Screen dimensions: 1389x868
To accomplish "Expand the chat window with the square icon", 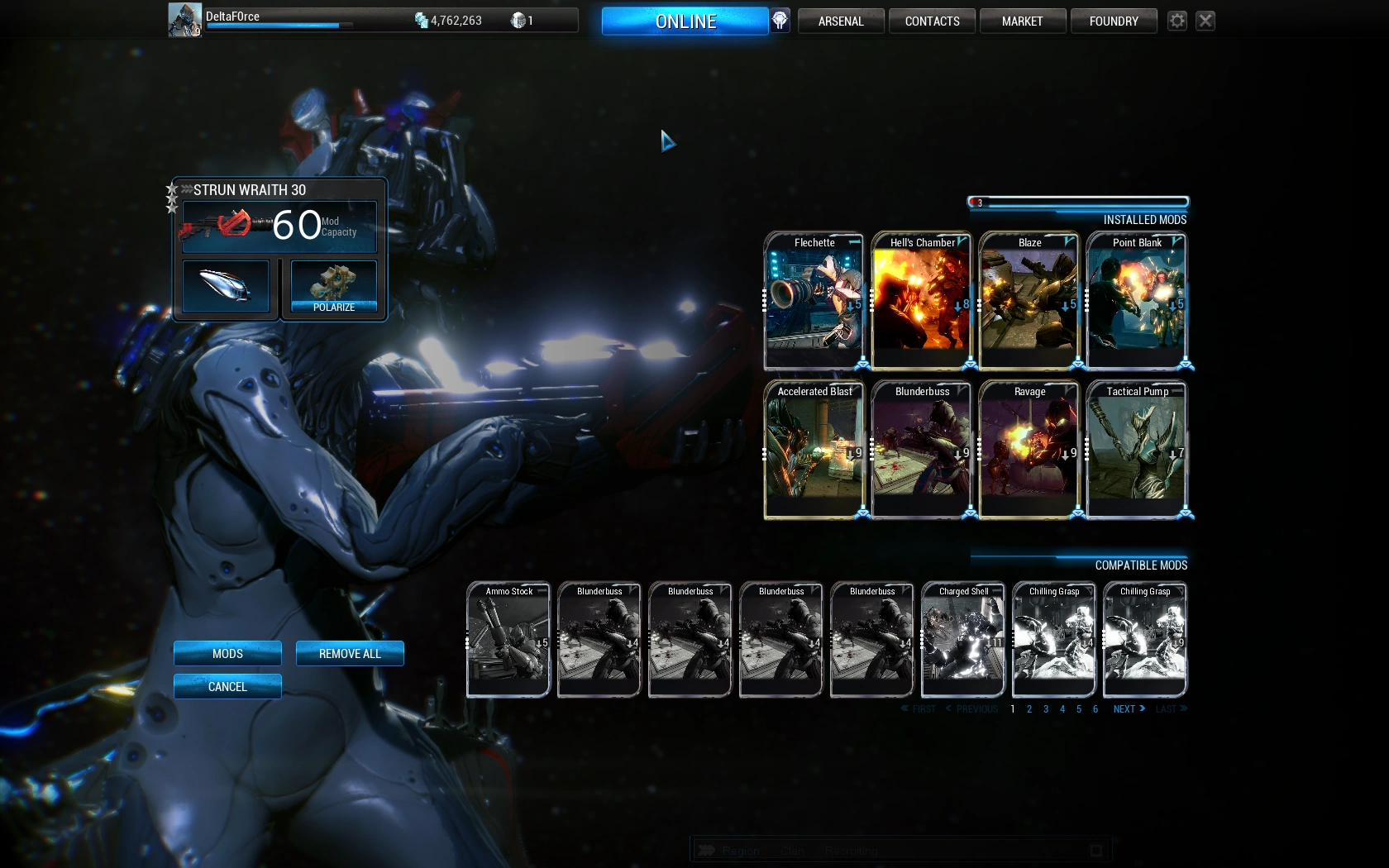I will click(x=1095, y=849).
